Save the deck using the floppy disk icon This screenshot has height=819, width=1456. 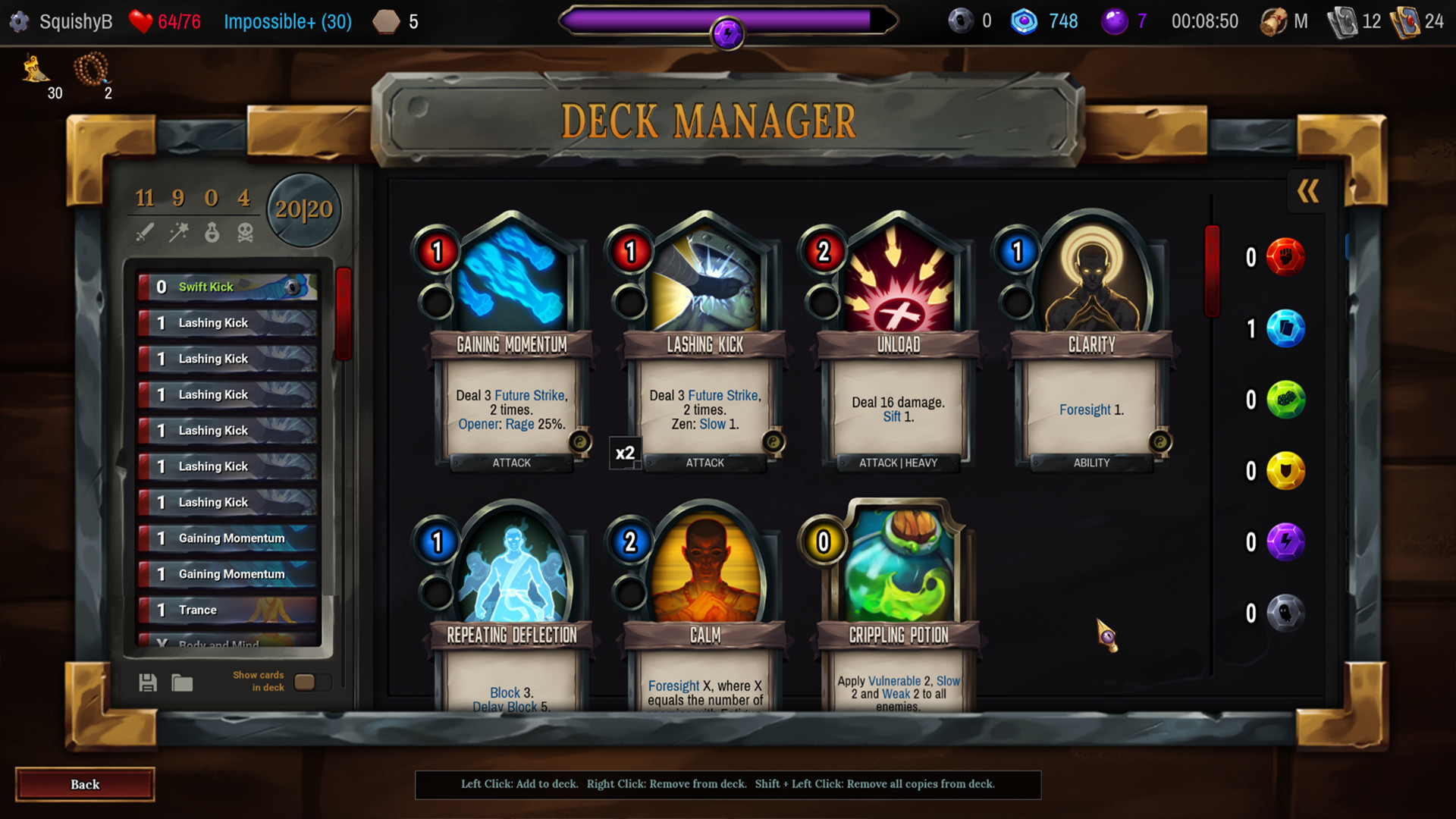pos(147,682)
